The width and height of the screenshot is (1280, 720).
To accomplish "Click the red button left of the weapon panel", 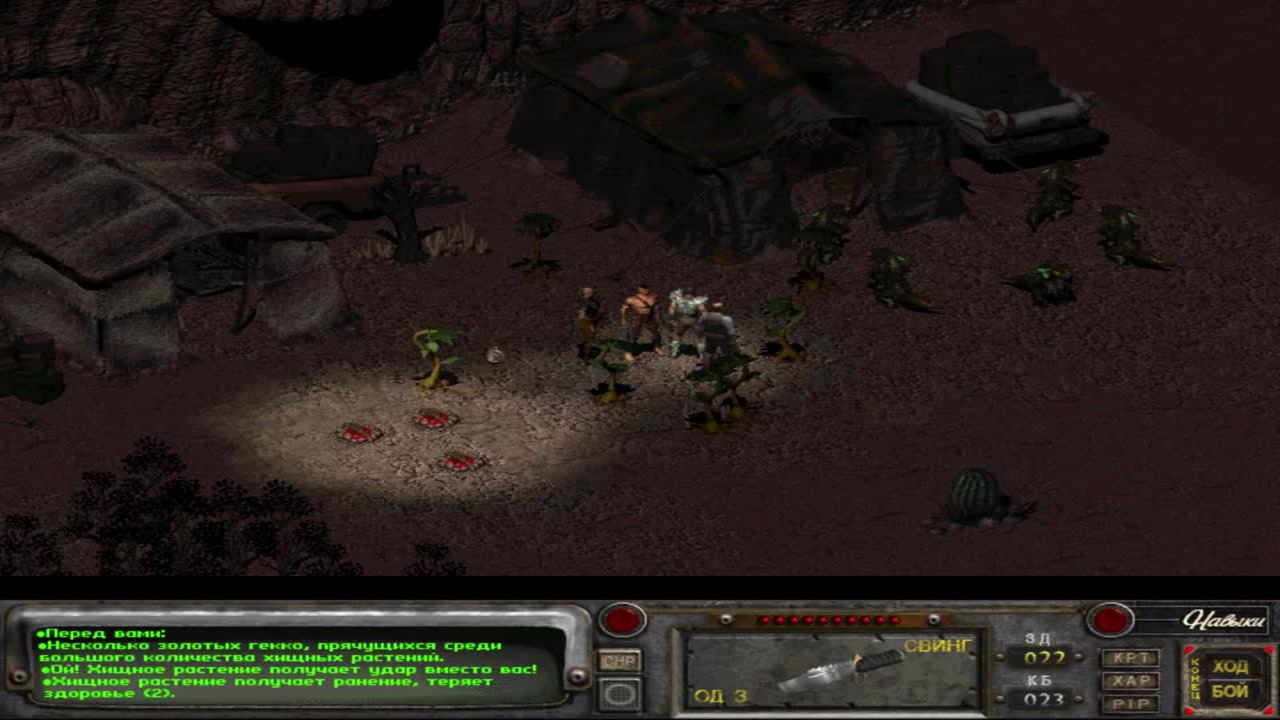I will 622,620.
